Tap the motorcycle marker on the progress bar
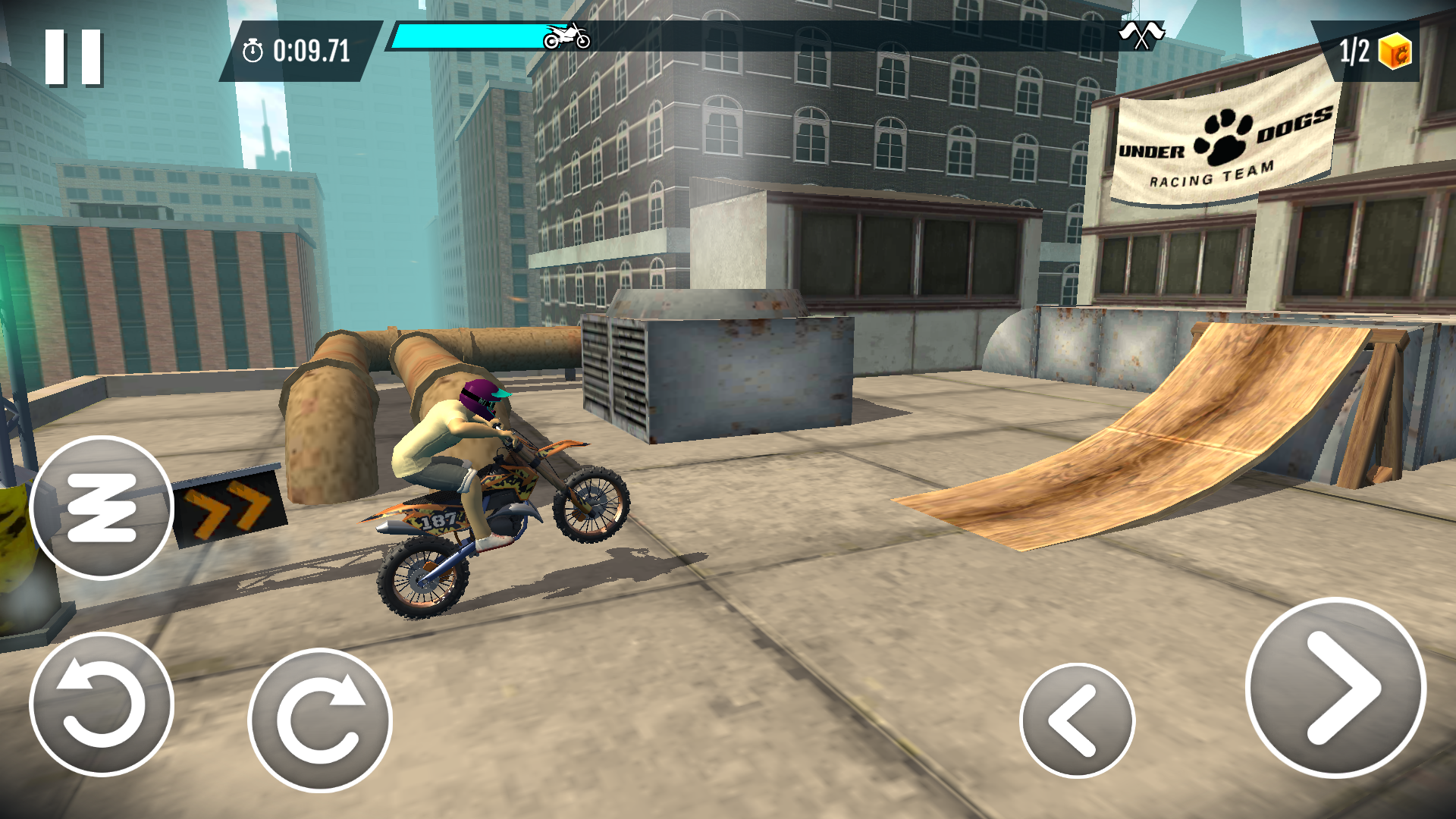 [567, 34]
